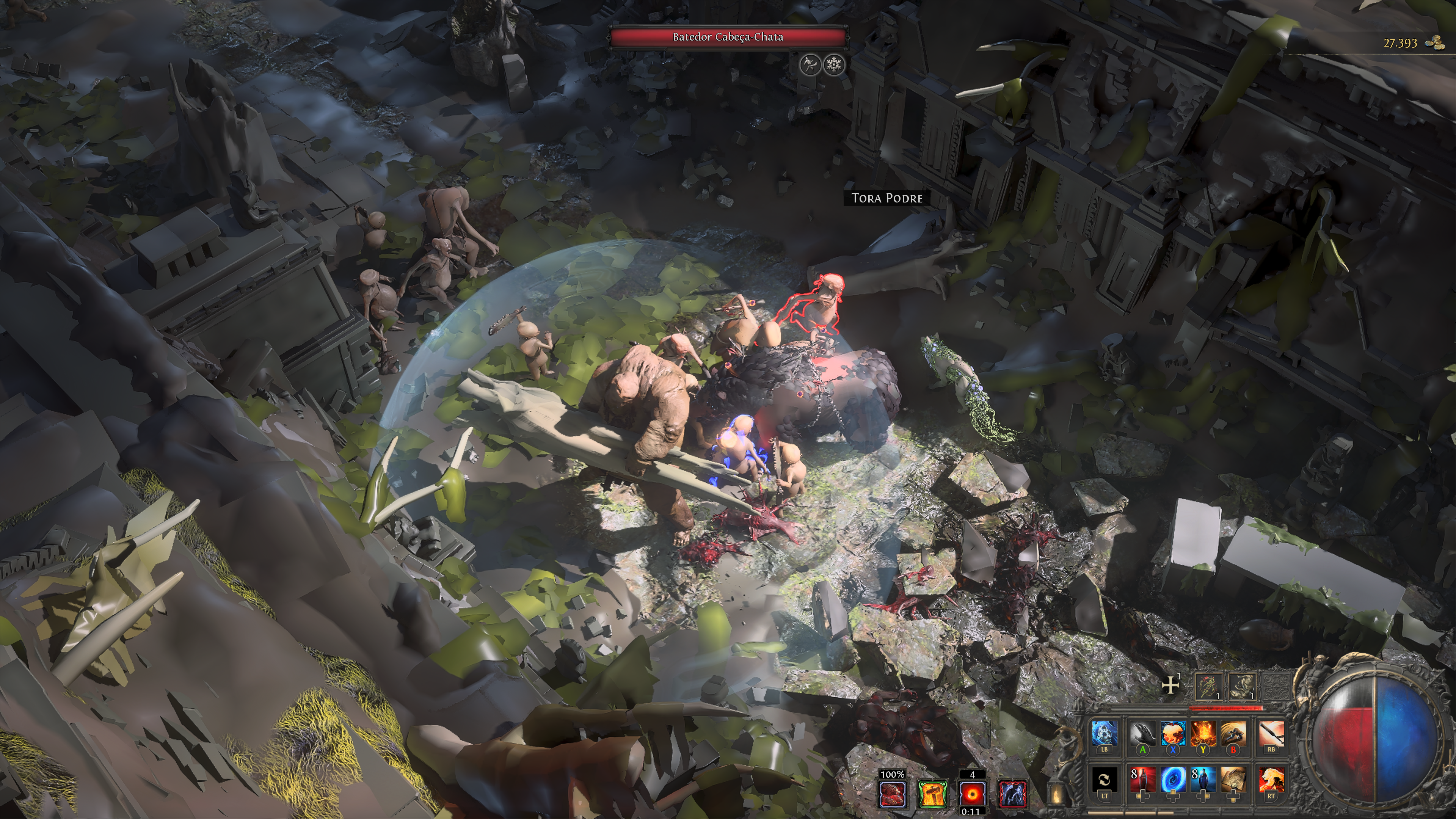1456x819 pixels.
Task: Inspect the running figure enemy modifier icon
Action: pos(810,64)
